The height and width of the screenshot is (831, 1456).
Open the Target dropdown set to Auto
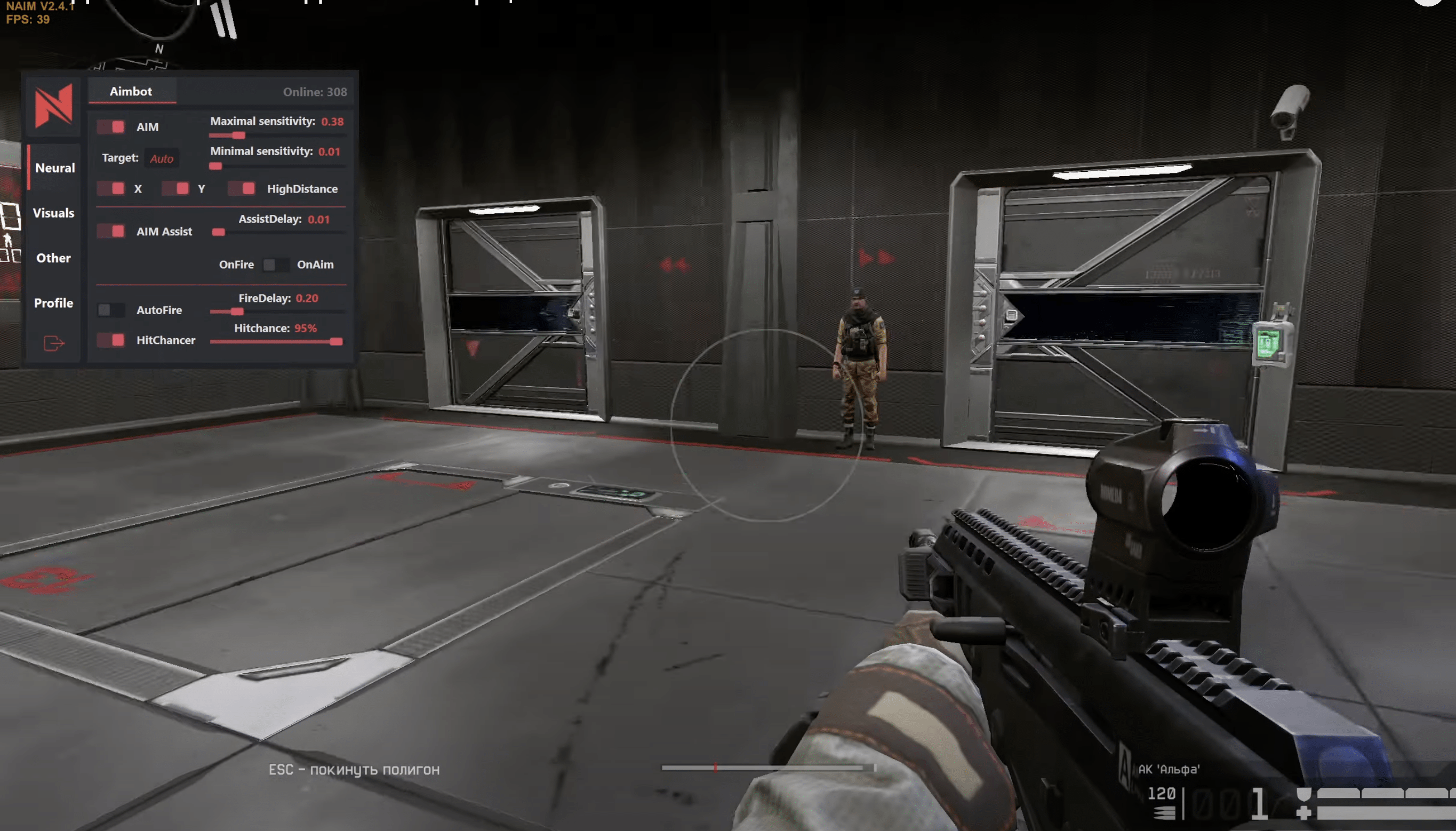click(162, 158)
